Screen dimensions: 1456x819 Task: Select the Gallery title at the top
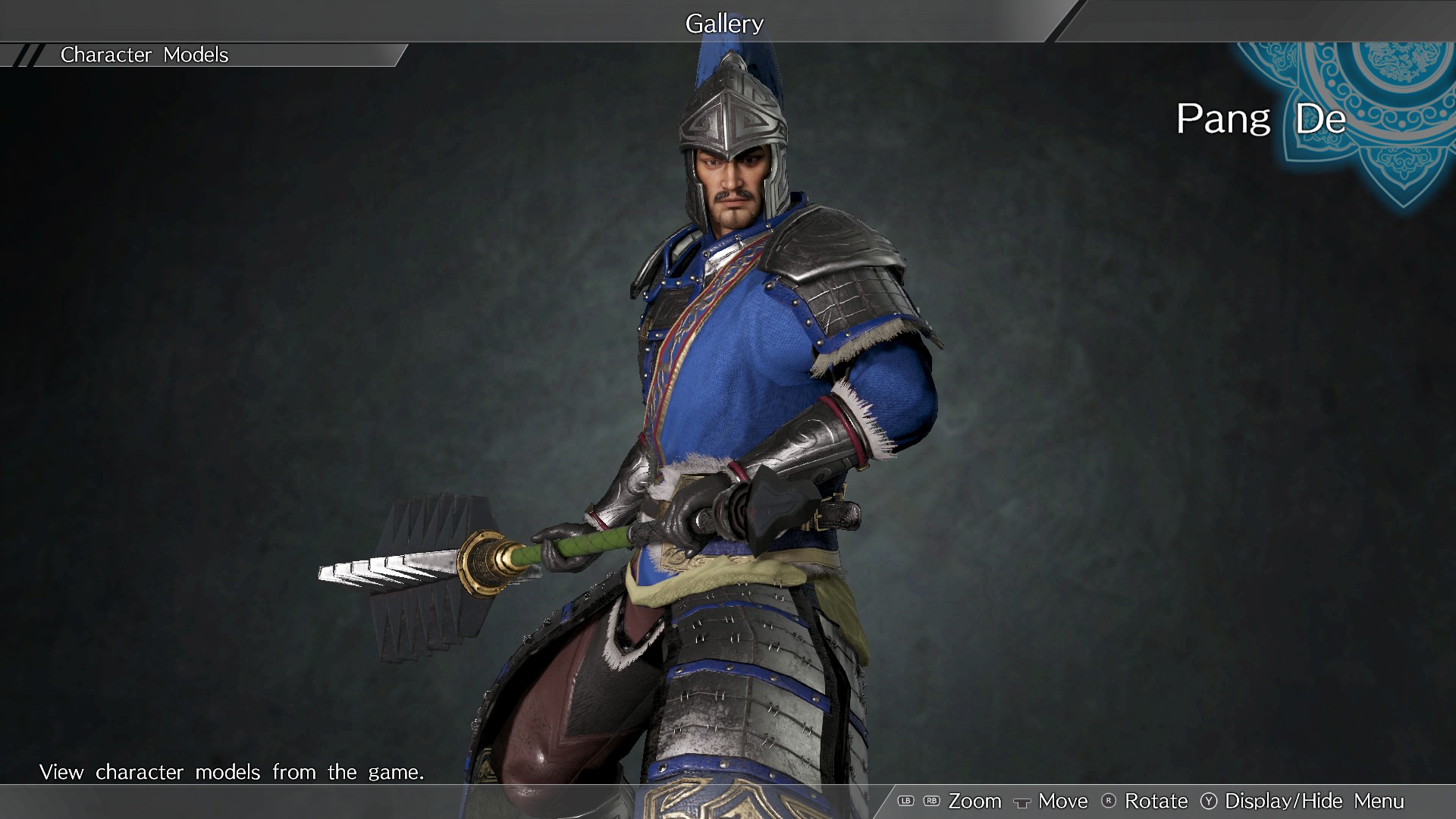[x=724, y=23]
